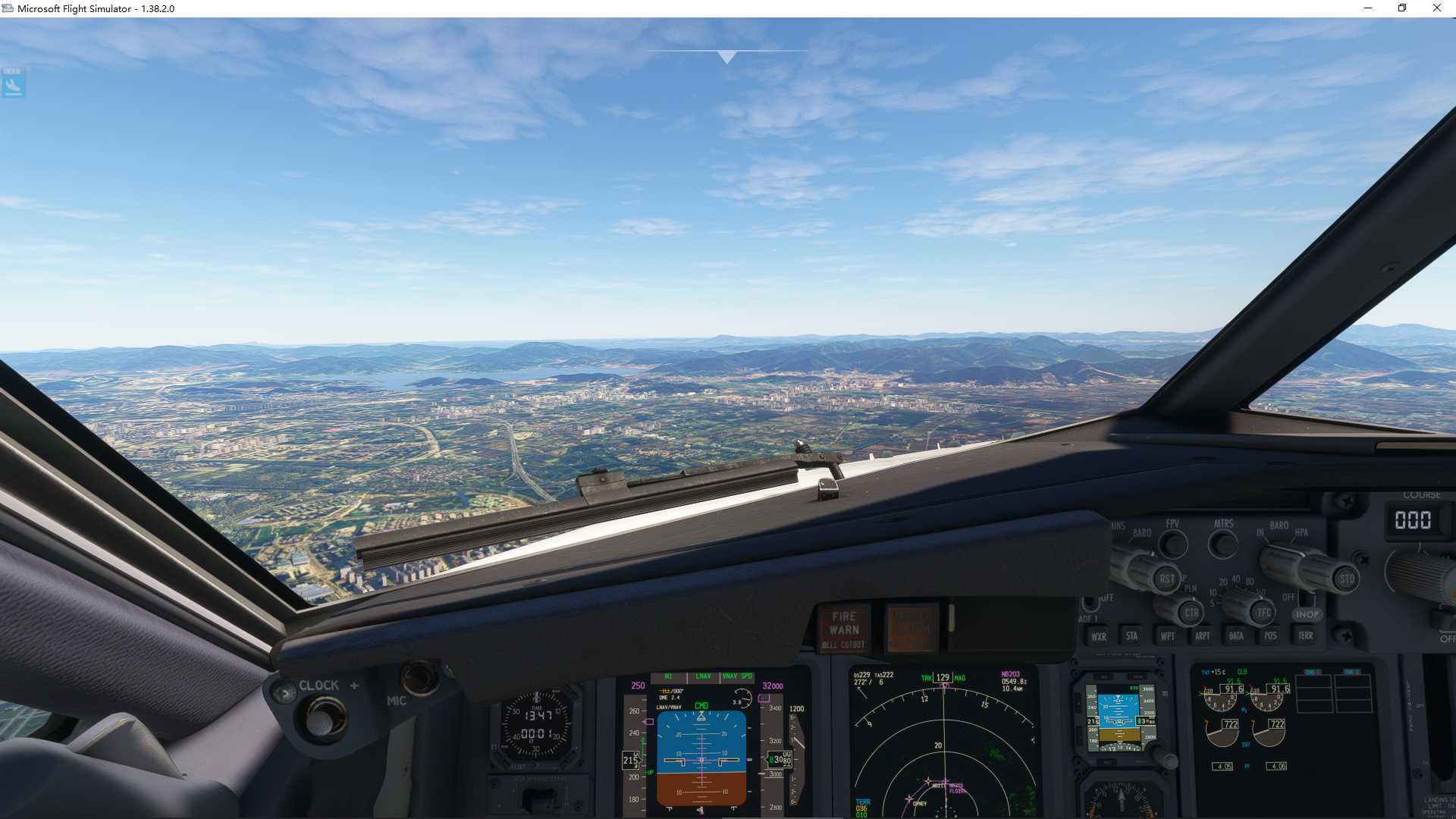Expand the toolbar via the top-center arrow
This screenshot has width=1456, height=819.
[726, 55]
